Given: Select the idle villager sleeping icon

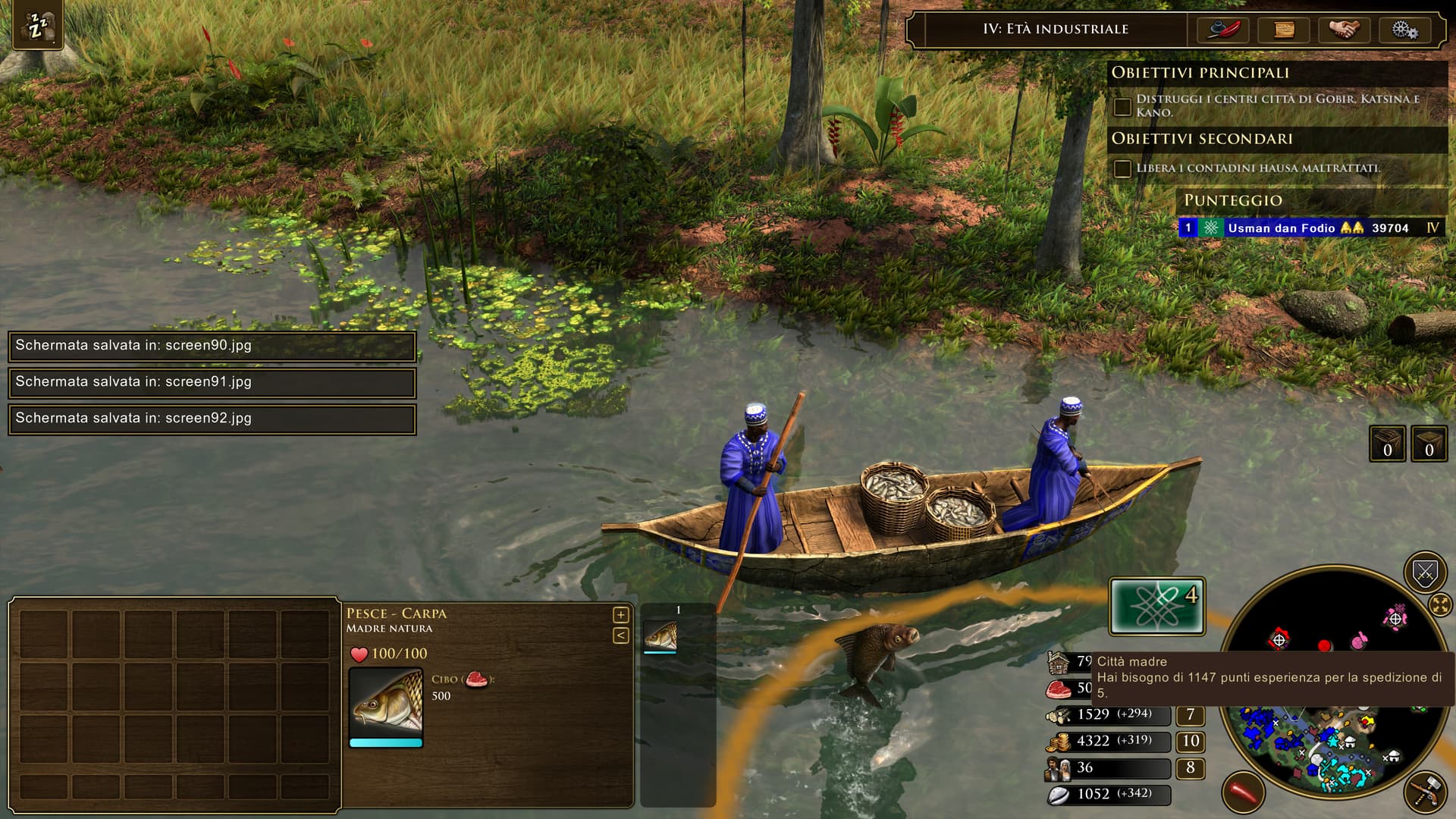Looking at the screenshot, I should (x=37, y=25).
